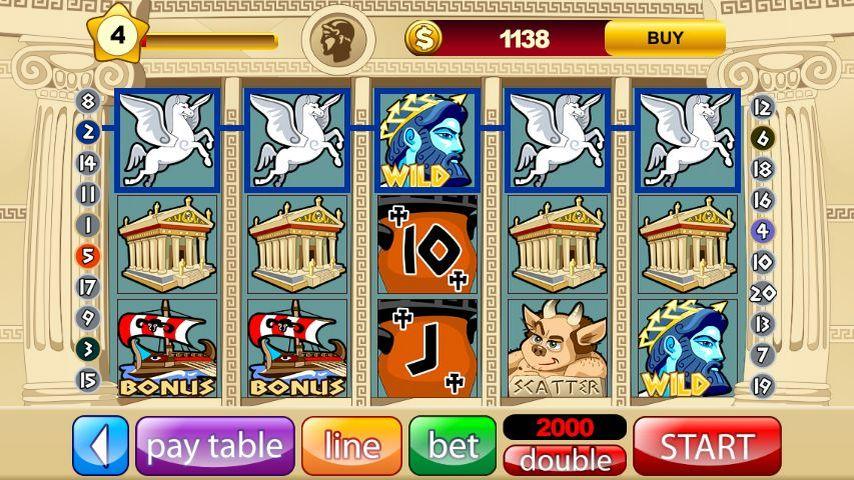Adjust the bet amount
The height and width of the screenshot is (480, 854).
(x=452, y=445)
